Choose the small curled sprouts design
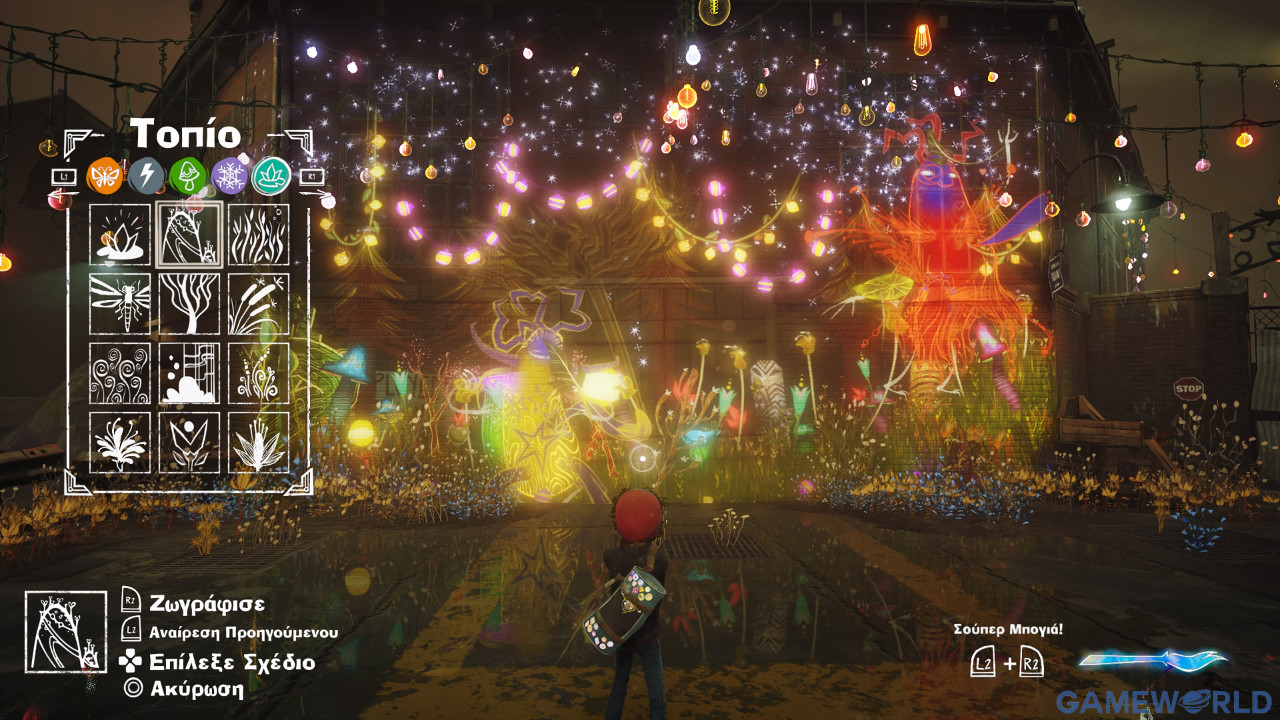Screen dimensions: 1280x720 [x=258, y=373]
